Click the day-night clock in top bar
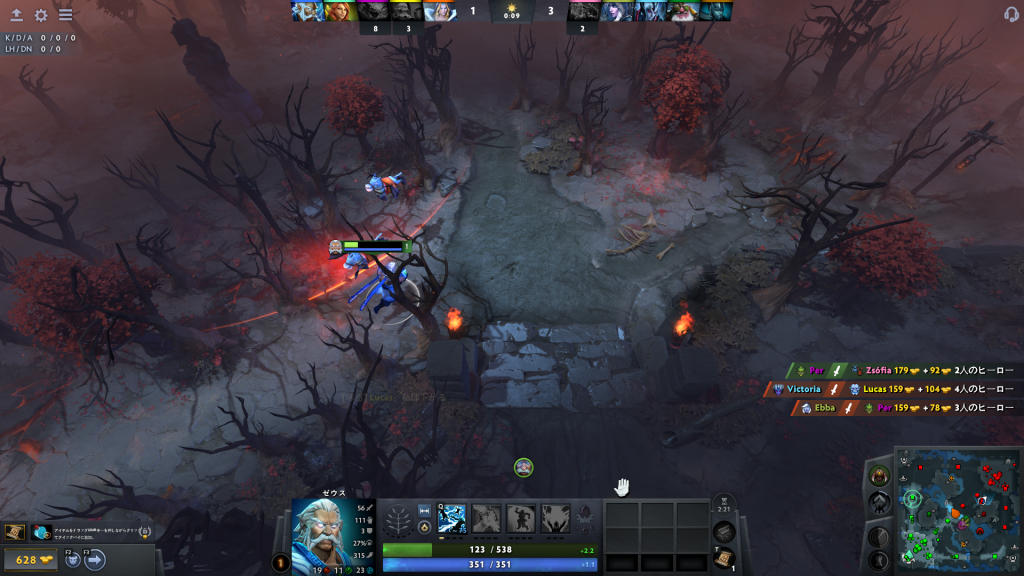 (512, 12)
